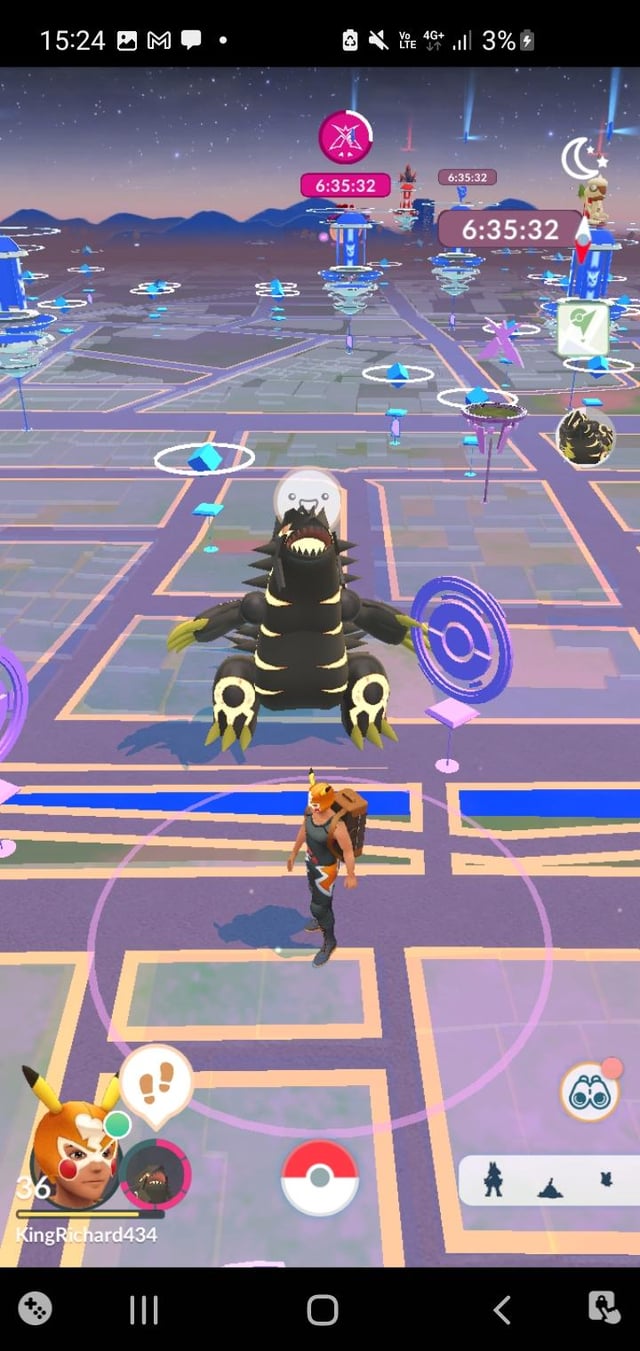
Task: Tap the round Primal Groudon raid icon
Action: pyautogui.click(x=584, y=437)
